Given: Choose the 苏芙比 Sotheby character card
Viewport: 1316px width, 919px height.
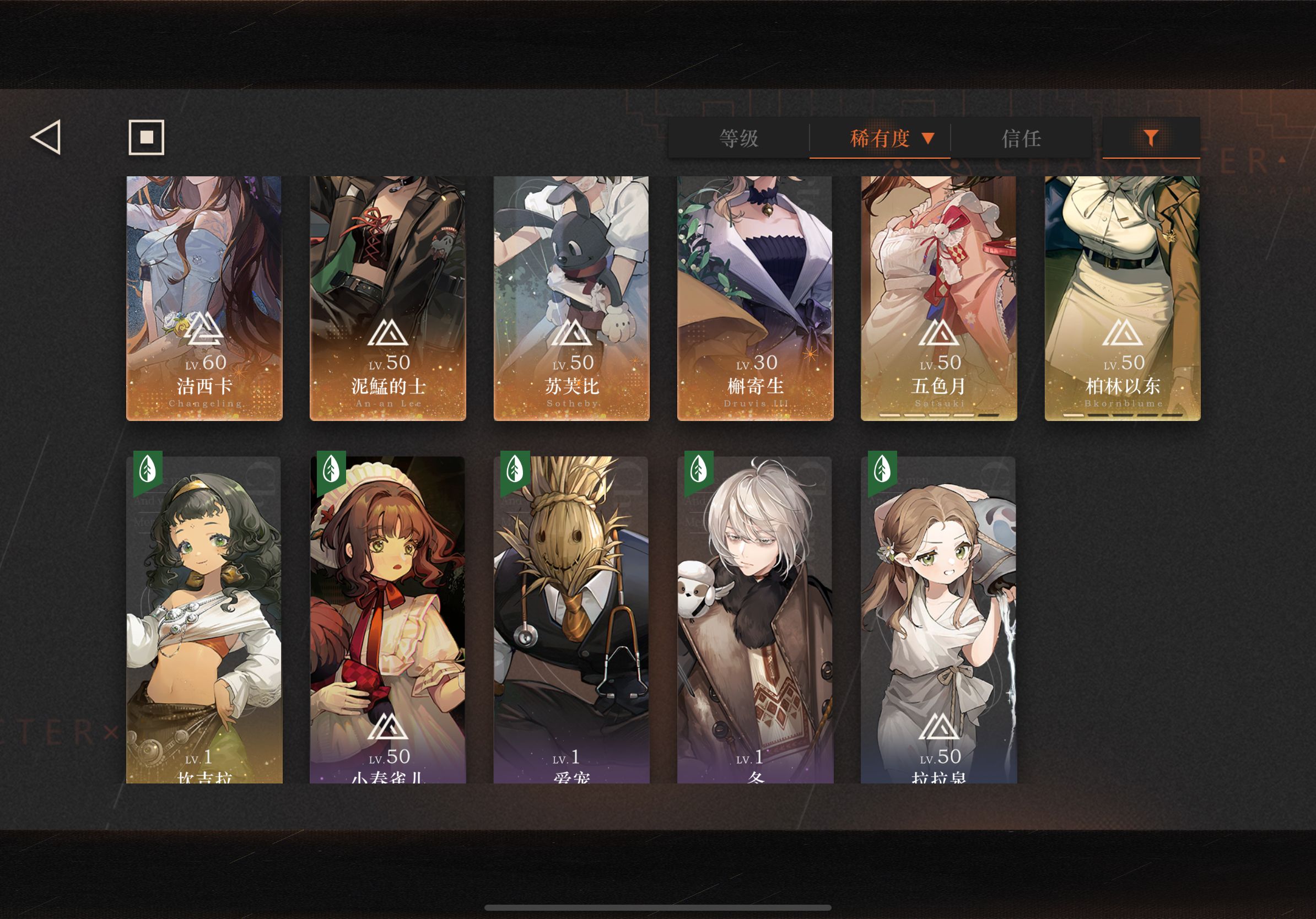Looking at the screenshot, I should coord(571,298).
